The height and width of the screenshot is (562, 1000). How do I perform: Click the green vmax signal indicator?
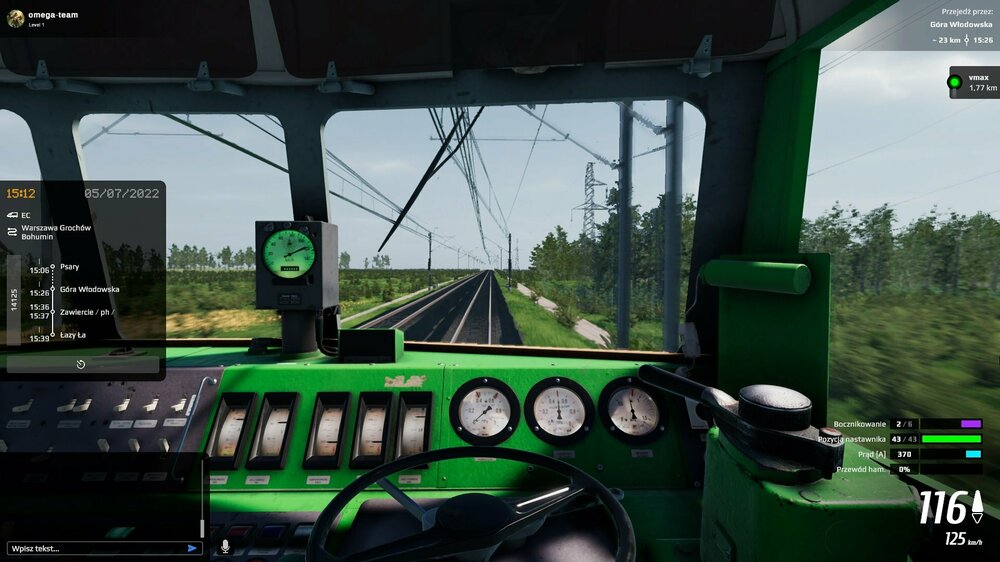coord(955,82)
